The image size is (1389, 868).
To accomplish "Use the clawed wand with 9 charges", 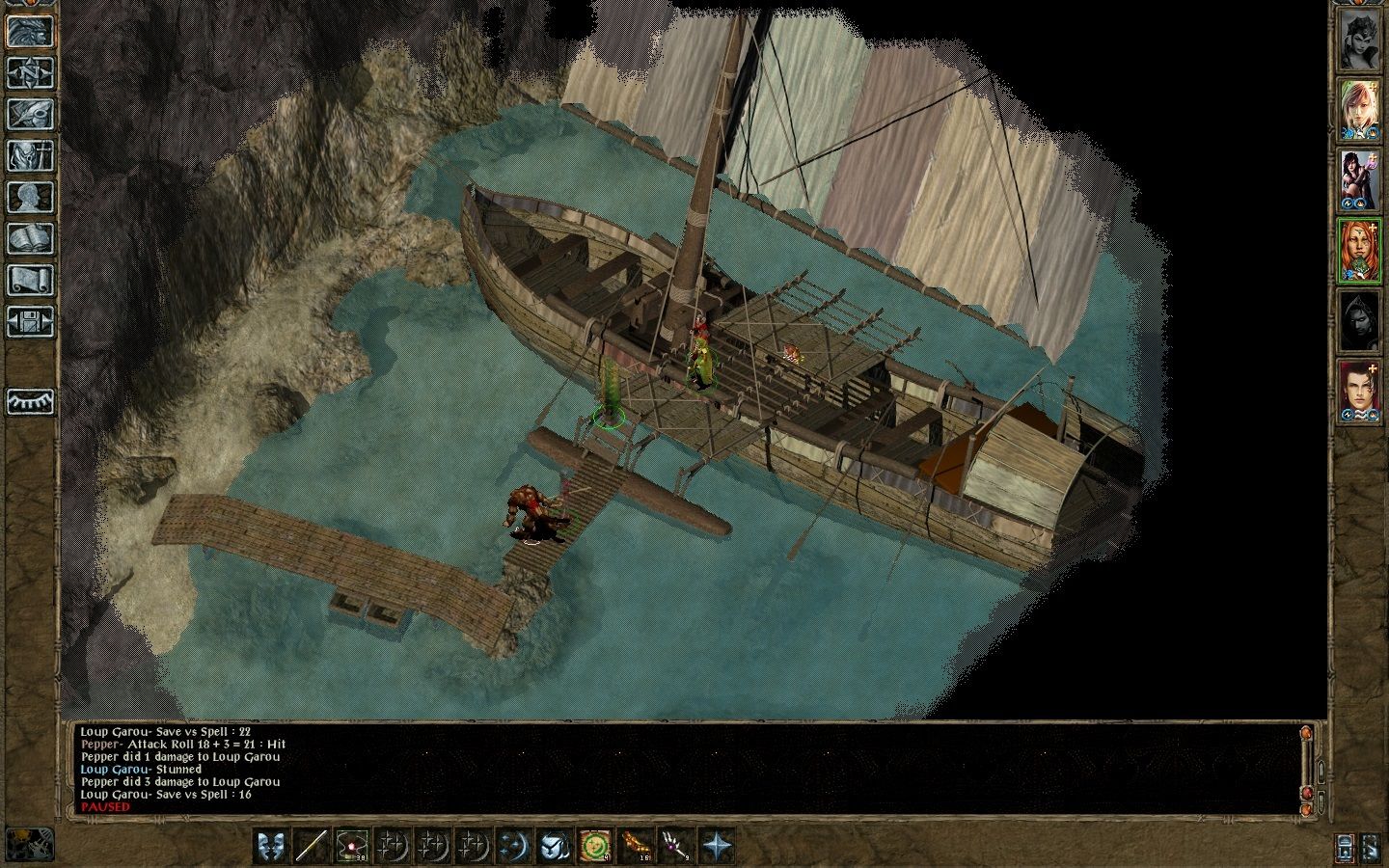I will click(x=674, y=846).
